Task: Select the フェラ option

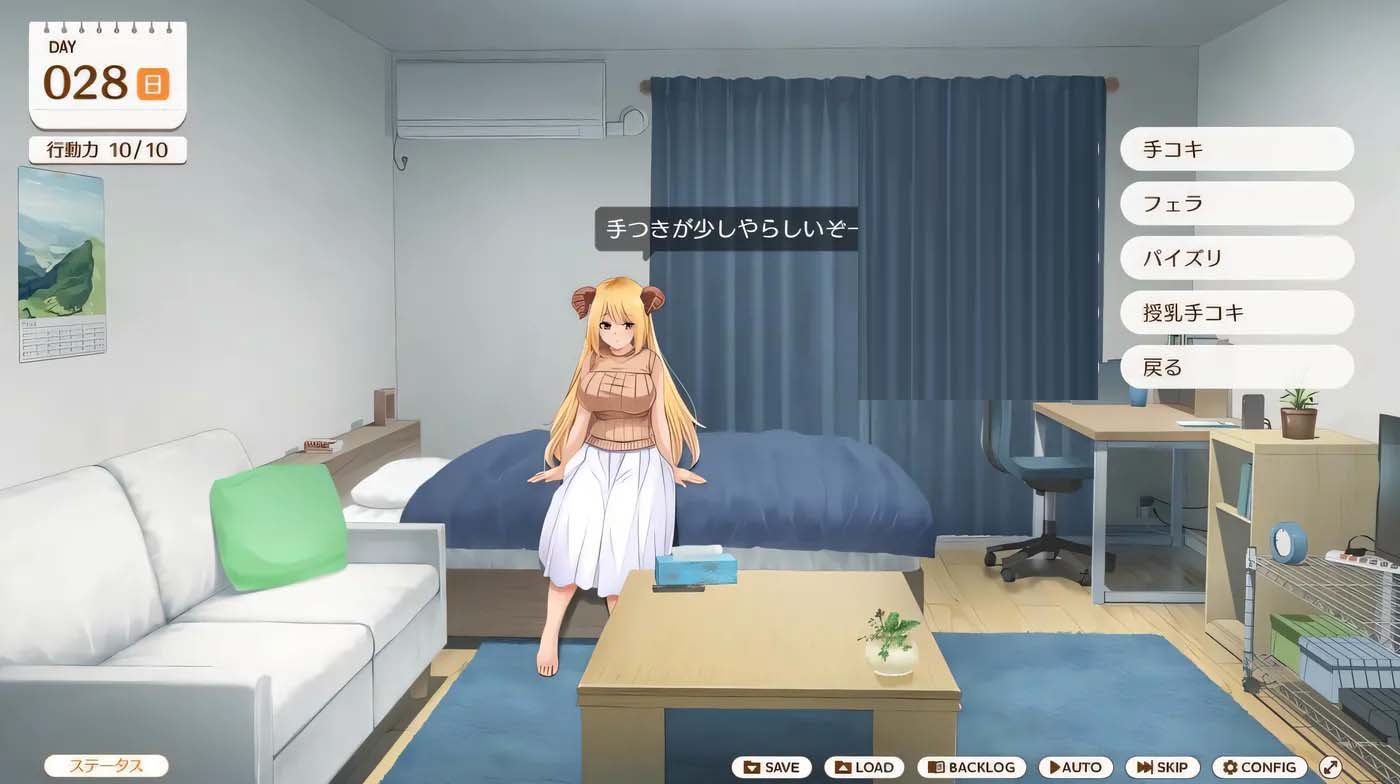Action: click(1237, 203)
